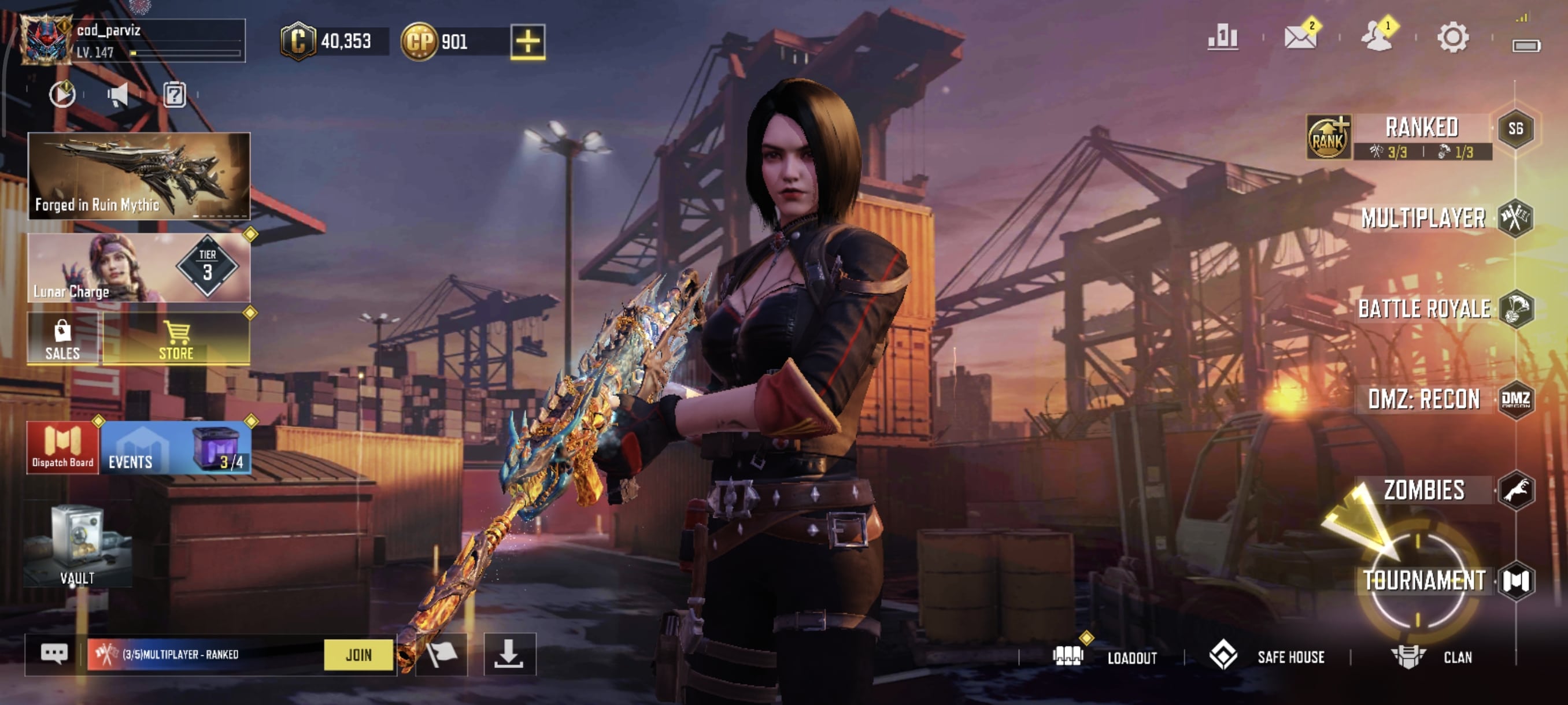Select the Zombies mode
This screenshot has height=705, width=1568.
[x=1425, y=490]
